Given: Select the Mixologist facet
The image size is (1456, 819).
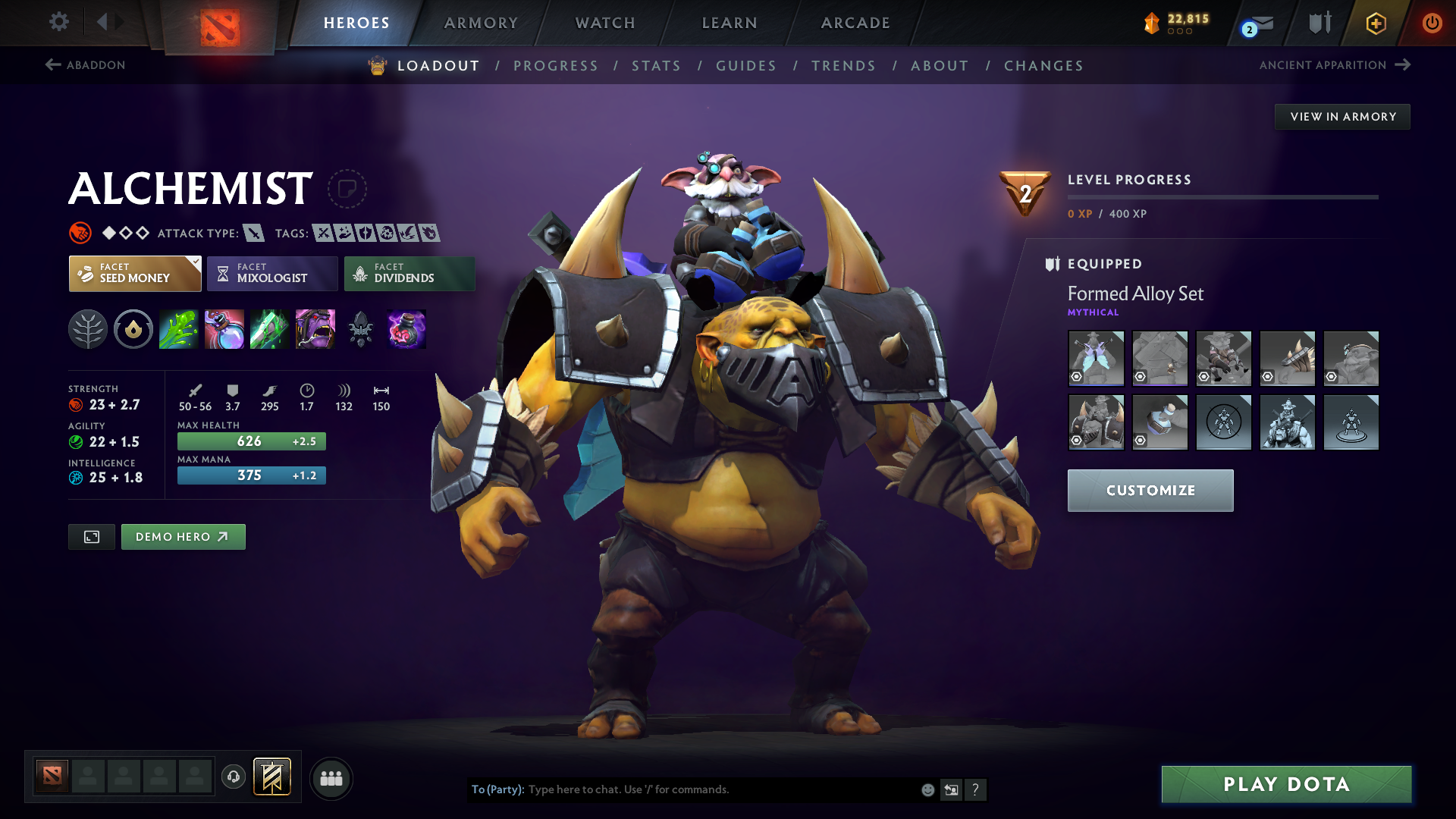Looking at the screenshot, I should (x=271, y=273).
